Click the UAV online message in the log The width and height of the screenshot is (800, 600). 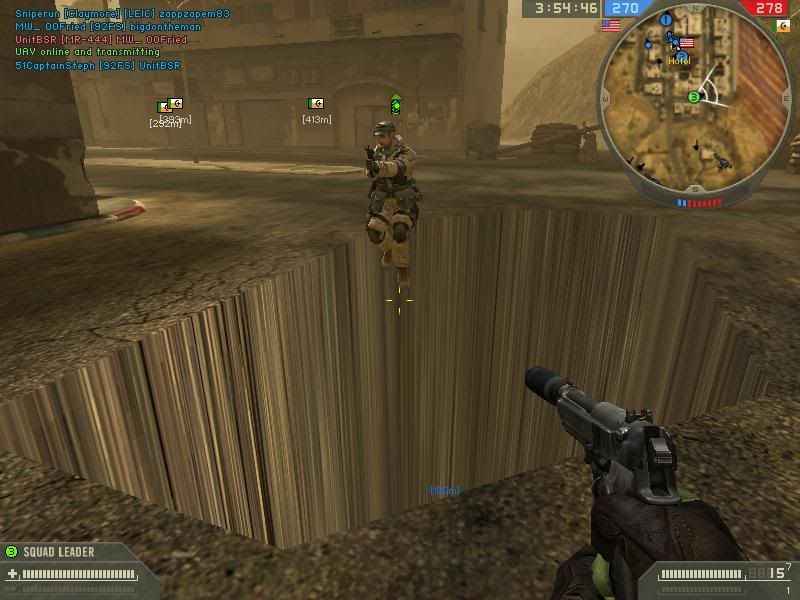(x=87, y=51)
